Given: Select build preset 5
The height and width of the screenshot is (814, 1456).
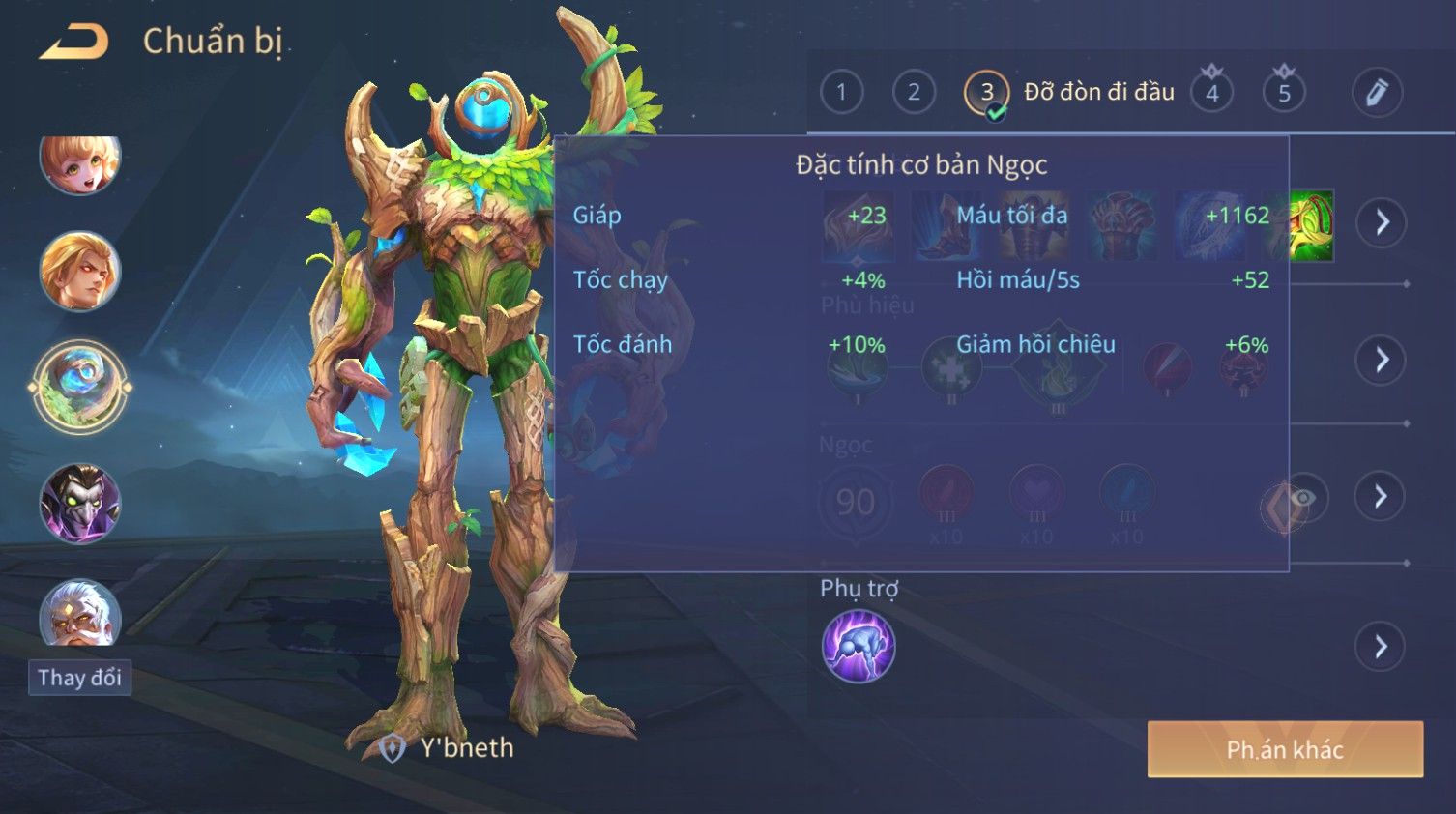Looking at the screenshot, I should (x=1284, y=94).
